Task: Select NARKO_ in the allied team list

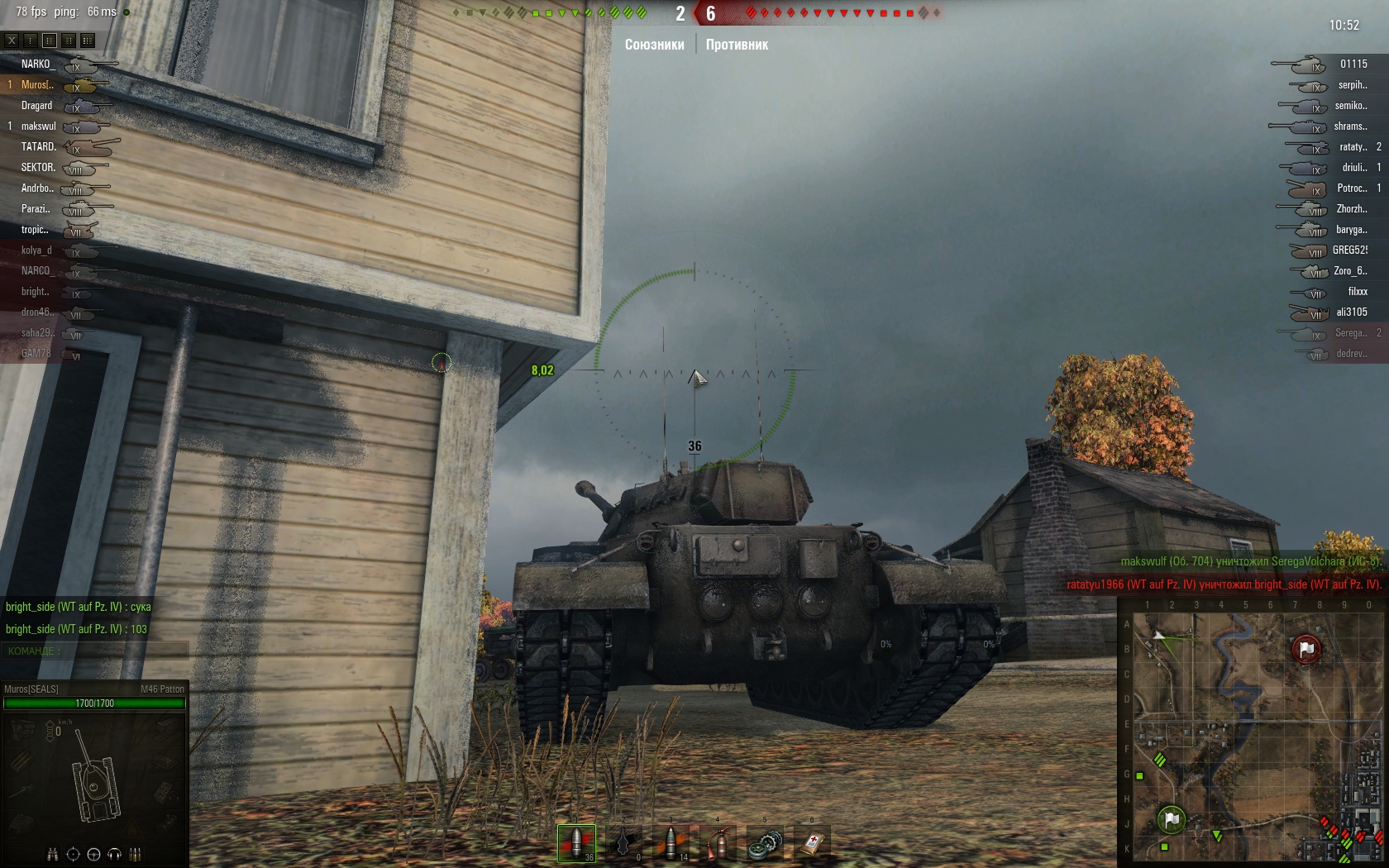Action: pos(38,64)
